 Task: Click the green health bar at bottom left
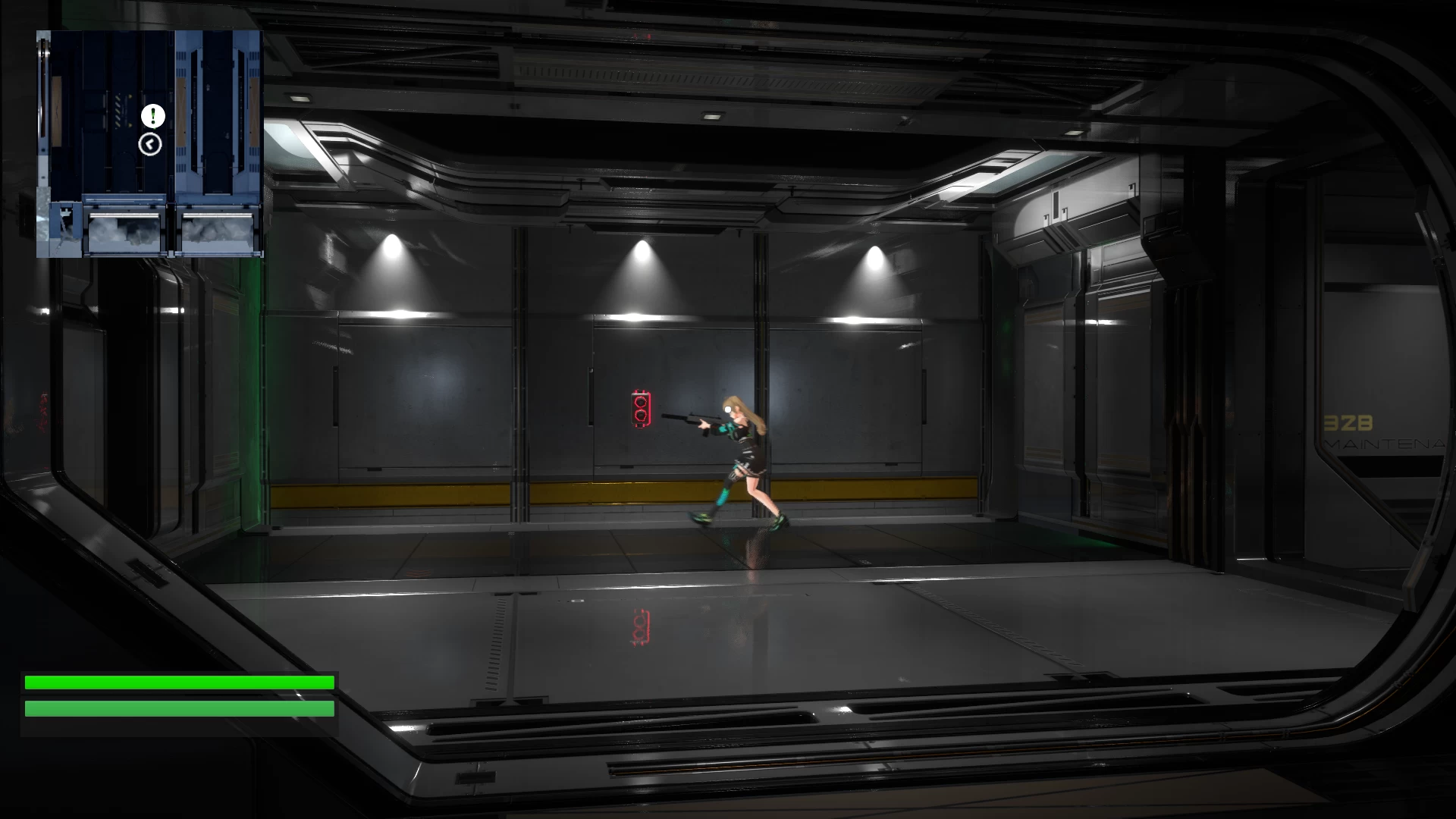[x=178, y=682]
